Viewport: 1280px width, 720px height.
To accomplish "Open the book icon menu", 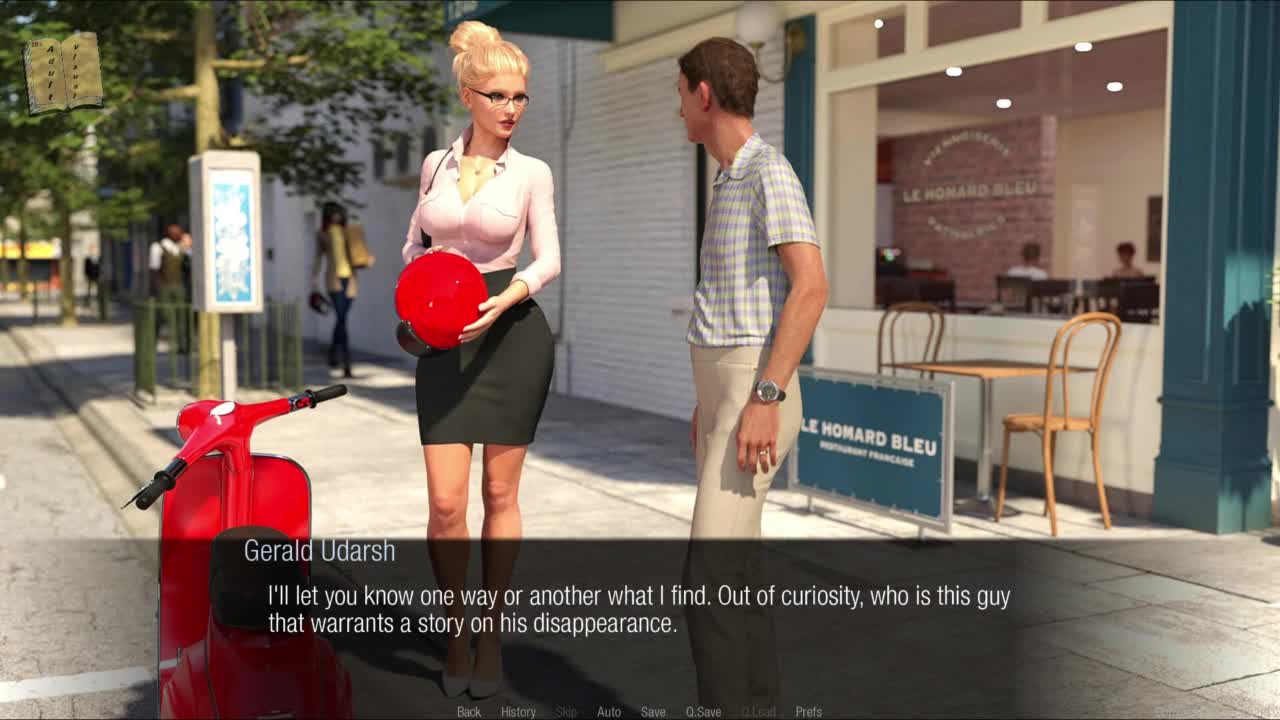I will (64, 72).
